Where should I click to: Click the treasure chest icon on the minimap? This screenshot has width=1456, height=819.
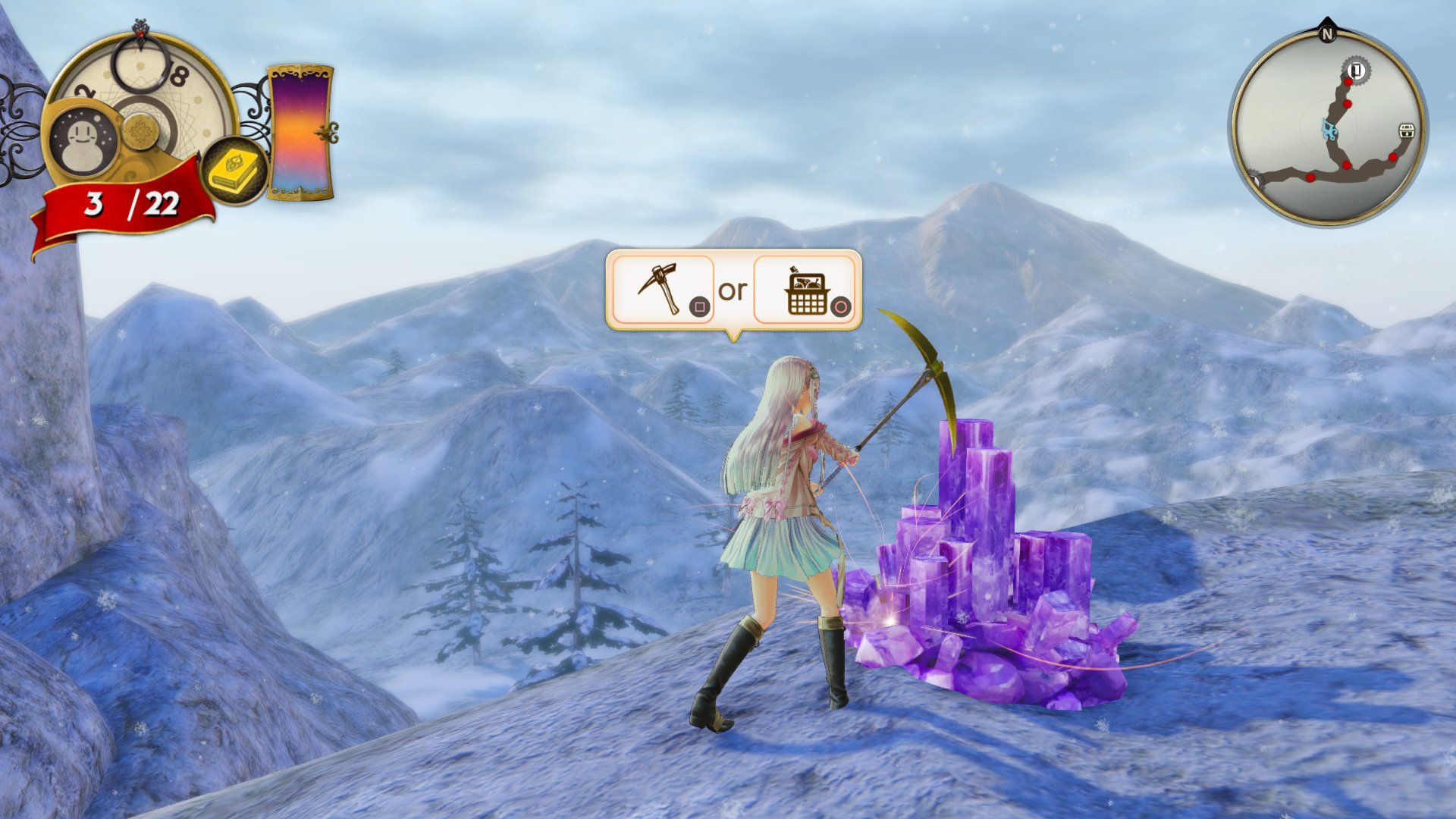point(1407,130)
